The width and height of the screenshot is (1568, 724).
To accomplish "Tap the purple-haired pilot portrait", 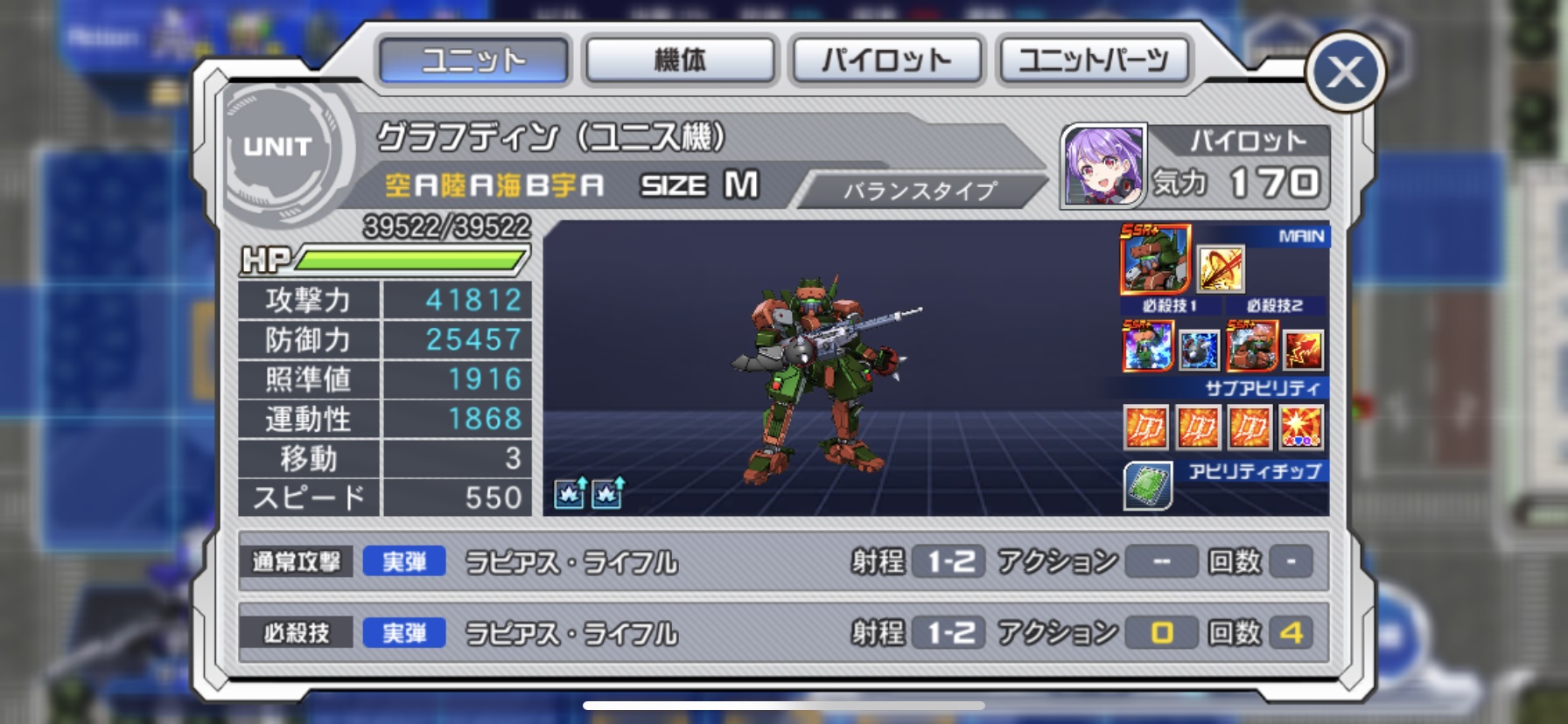I will (1103, 166).
